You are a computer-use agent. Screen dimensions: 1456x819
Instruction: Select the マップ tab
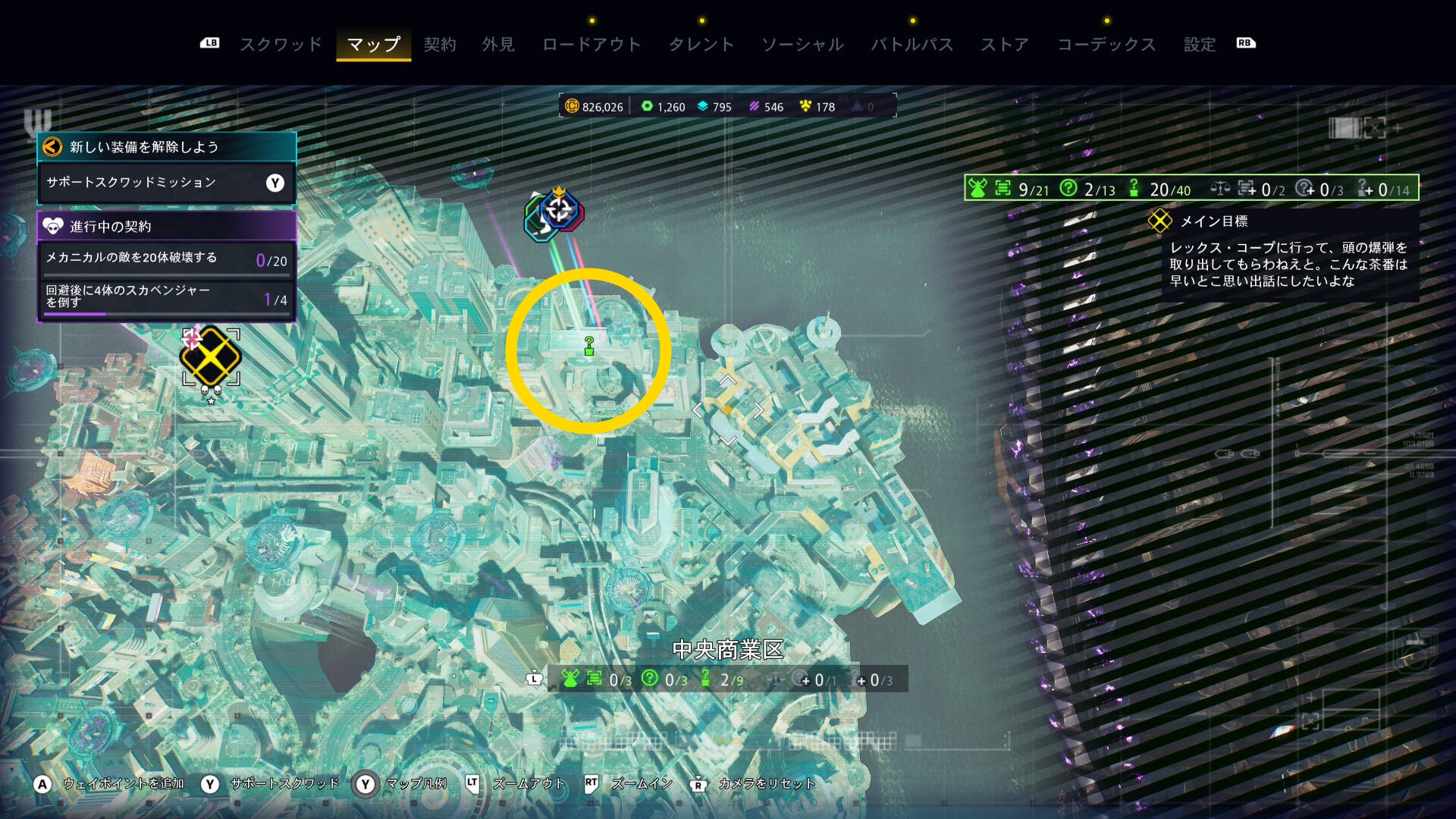[x=373, y=45]
